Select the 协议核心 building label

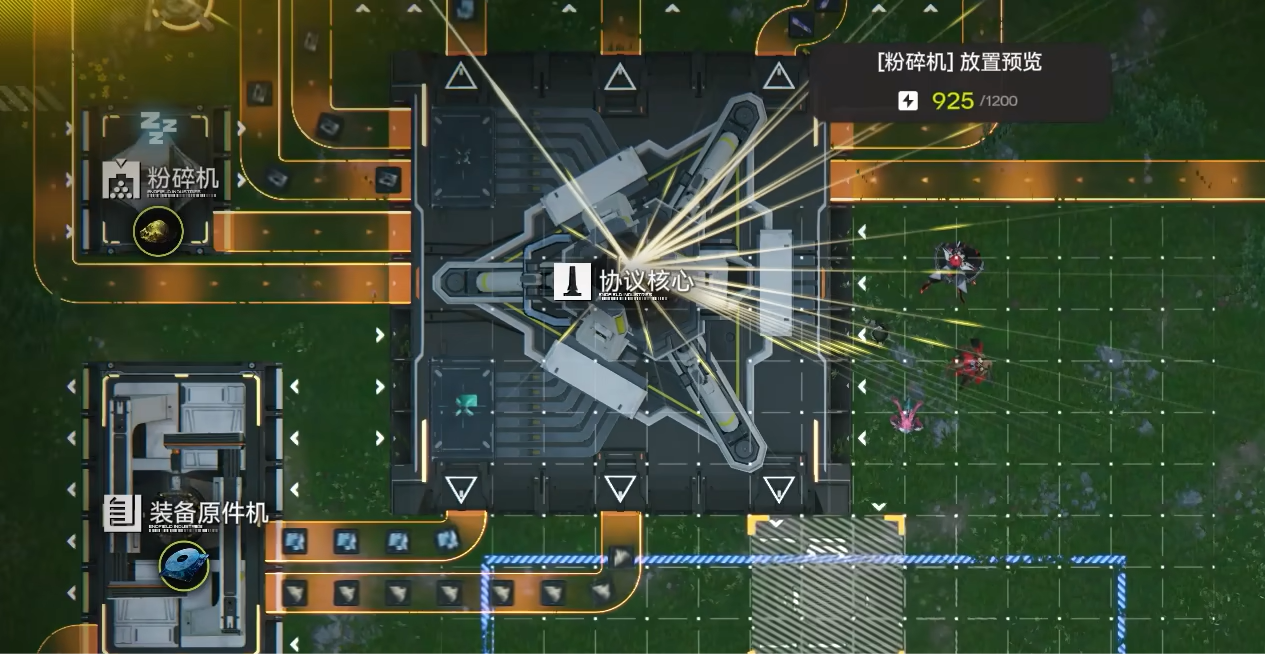point(645,281)
